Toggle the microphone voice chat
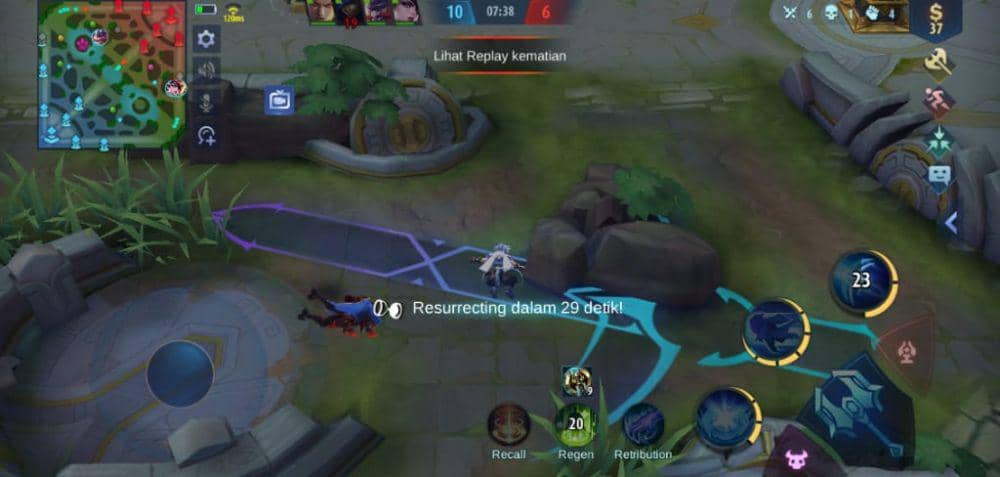Image resolution: width=1000 pixels, height=477 pixels. tap(206, 103)
